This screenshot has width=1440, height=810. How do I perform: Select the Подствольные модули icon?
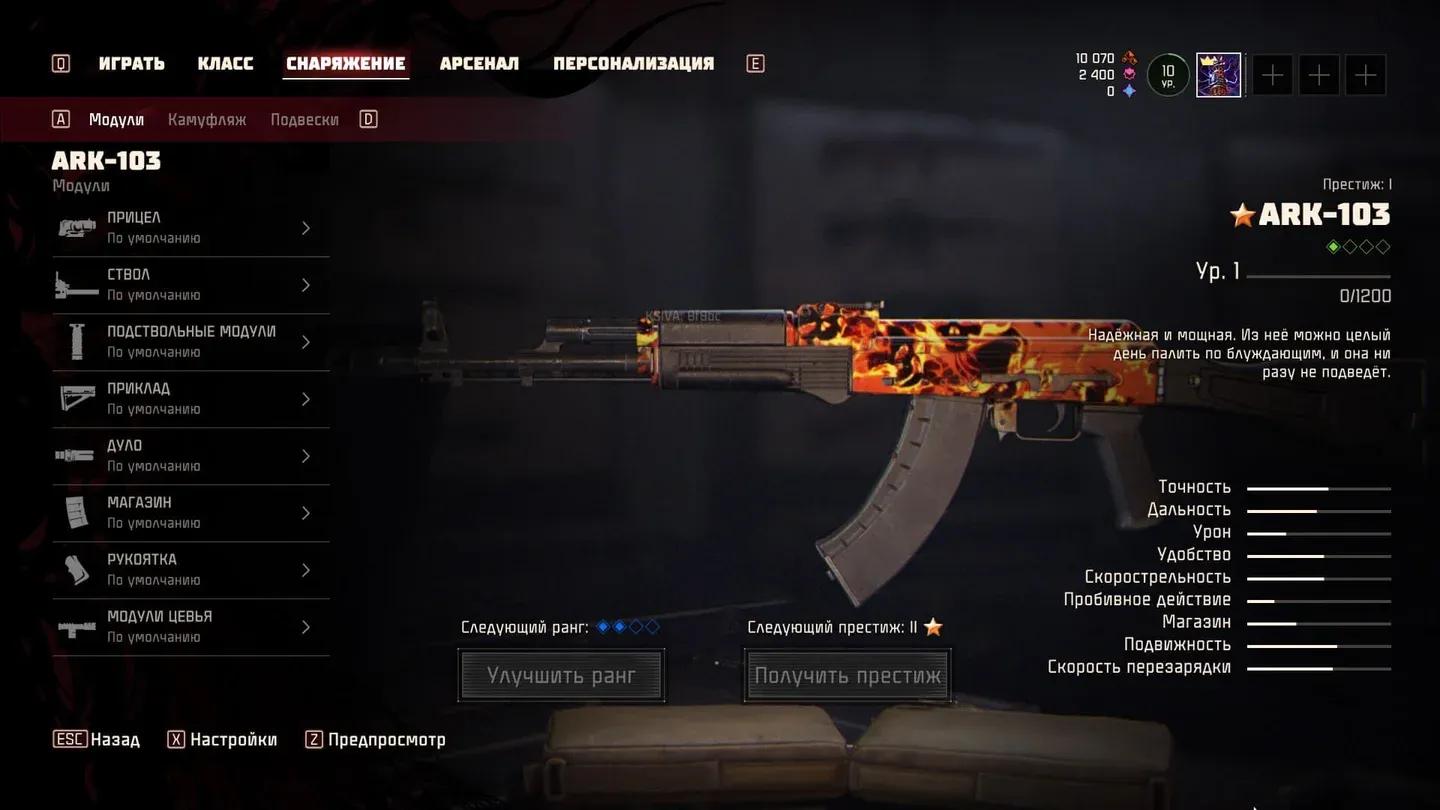[x=77, y=341]
